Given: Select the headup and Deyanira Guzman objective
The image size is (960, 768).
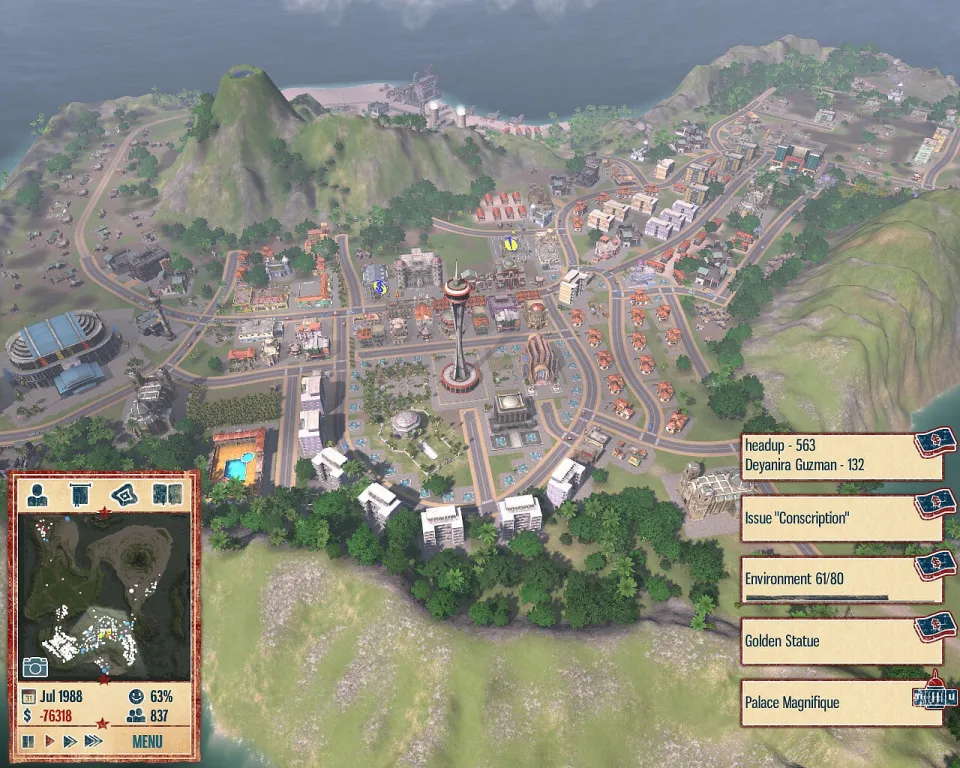Looking at the screenshot, I should pyautogui.click(x=828, y=456).
